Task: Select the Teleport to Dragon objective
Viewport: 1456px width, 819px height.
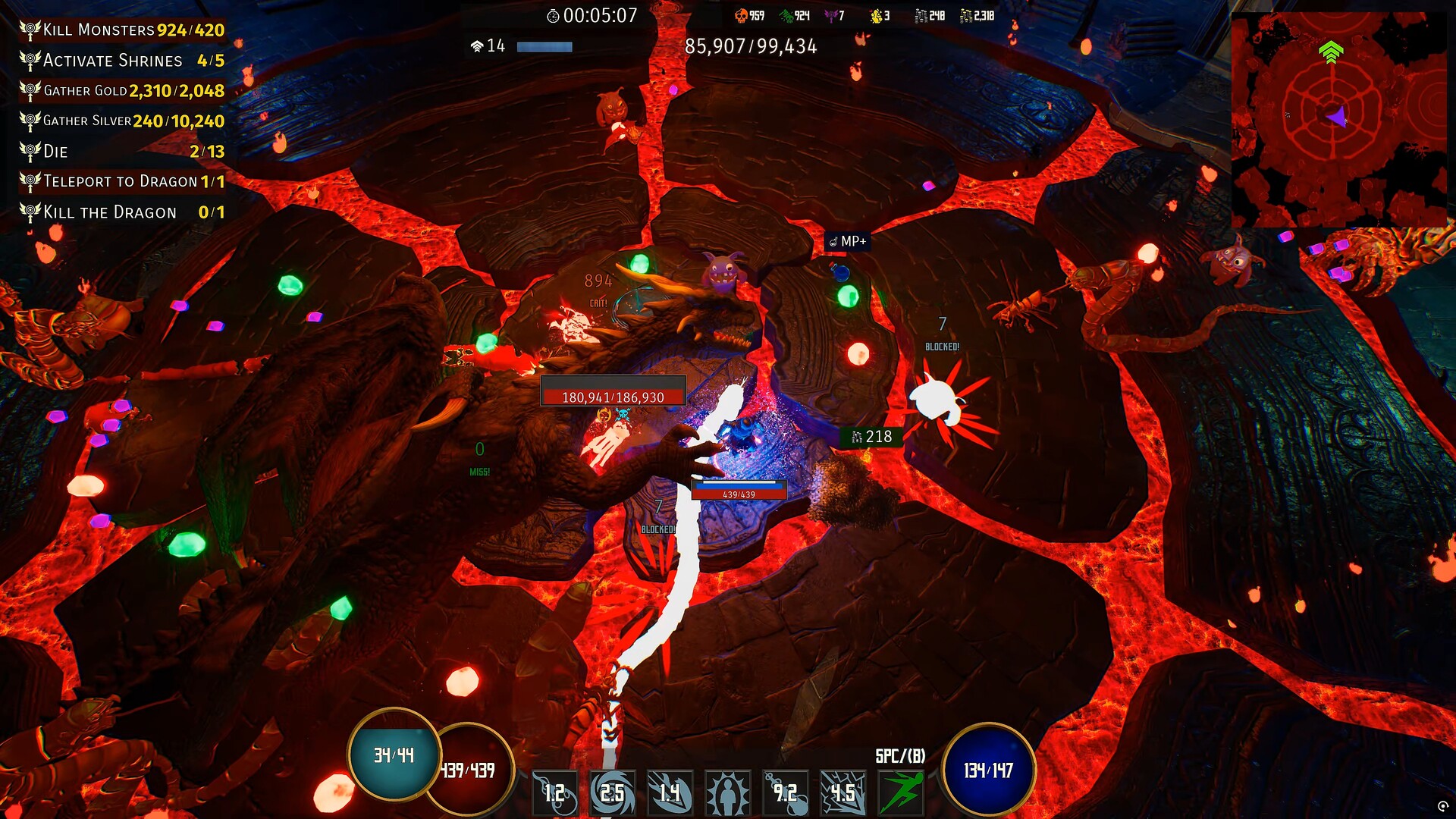Action: 121,182
